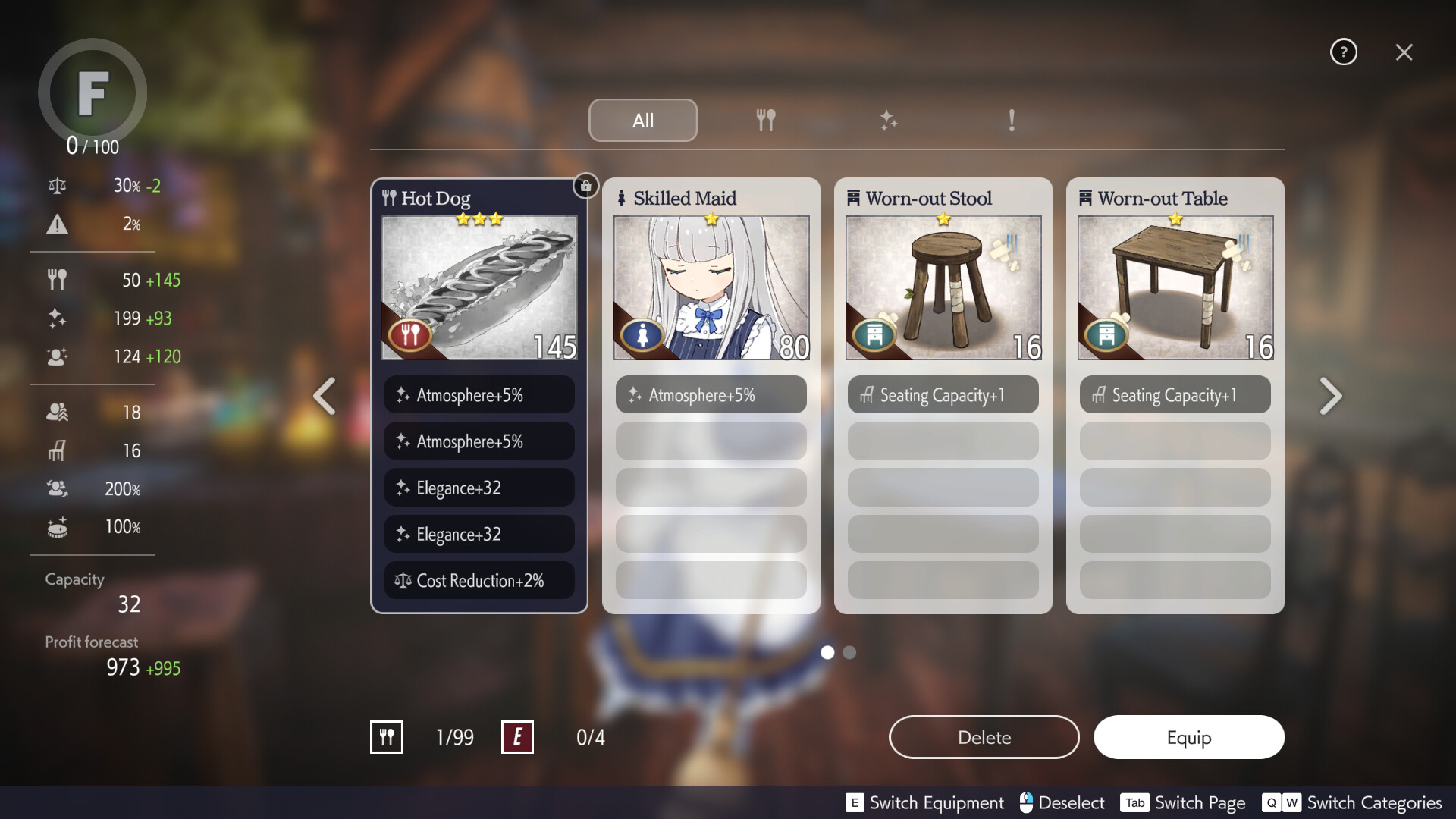Go to next page with right chevron
The height and width of the screenshot is (819, 1456).
click(x=1331, y=395)
